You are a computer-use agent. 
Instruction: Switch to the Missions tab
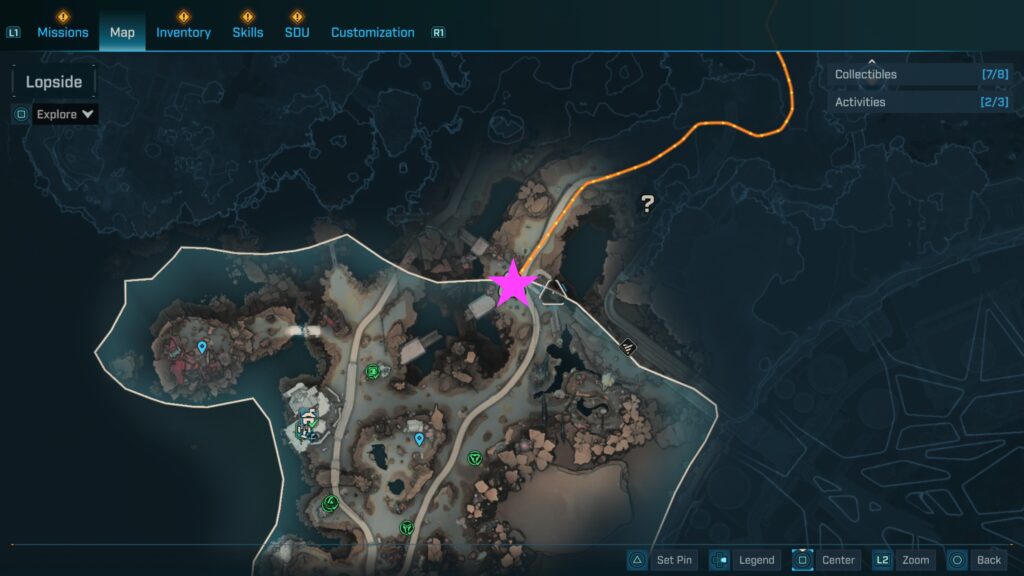tap(63, 32)
